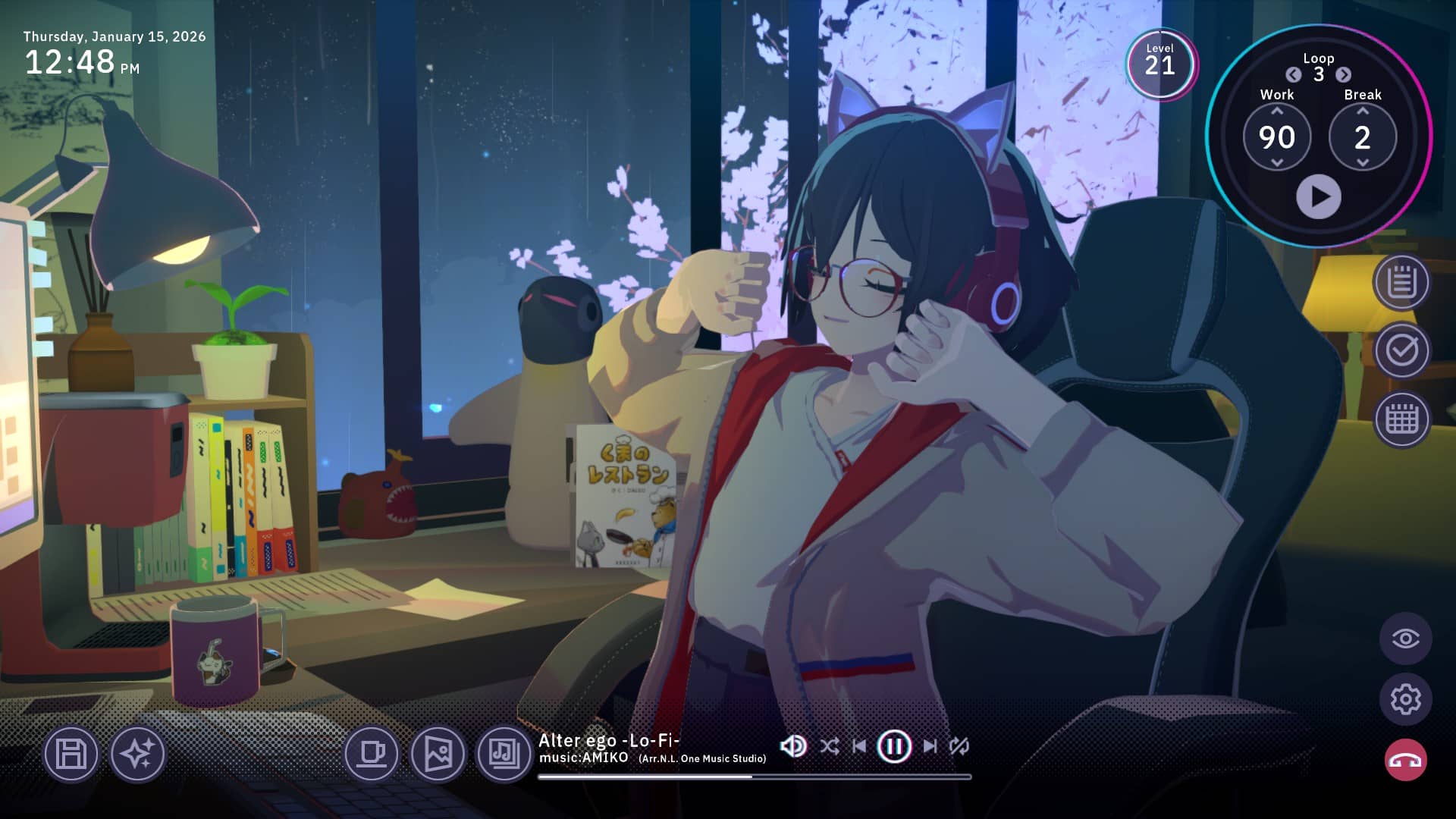Go back to the previous track
Viewport: 1456px width, 819px height.
[x=859, y=746]
